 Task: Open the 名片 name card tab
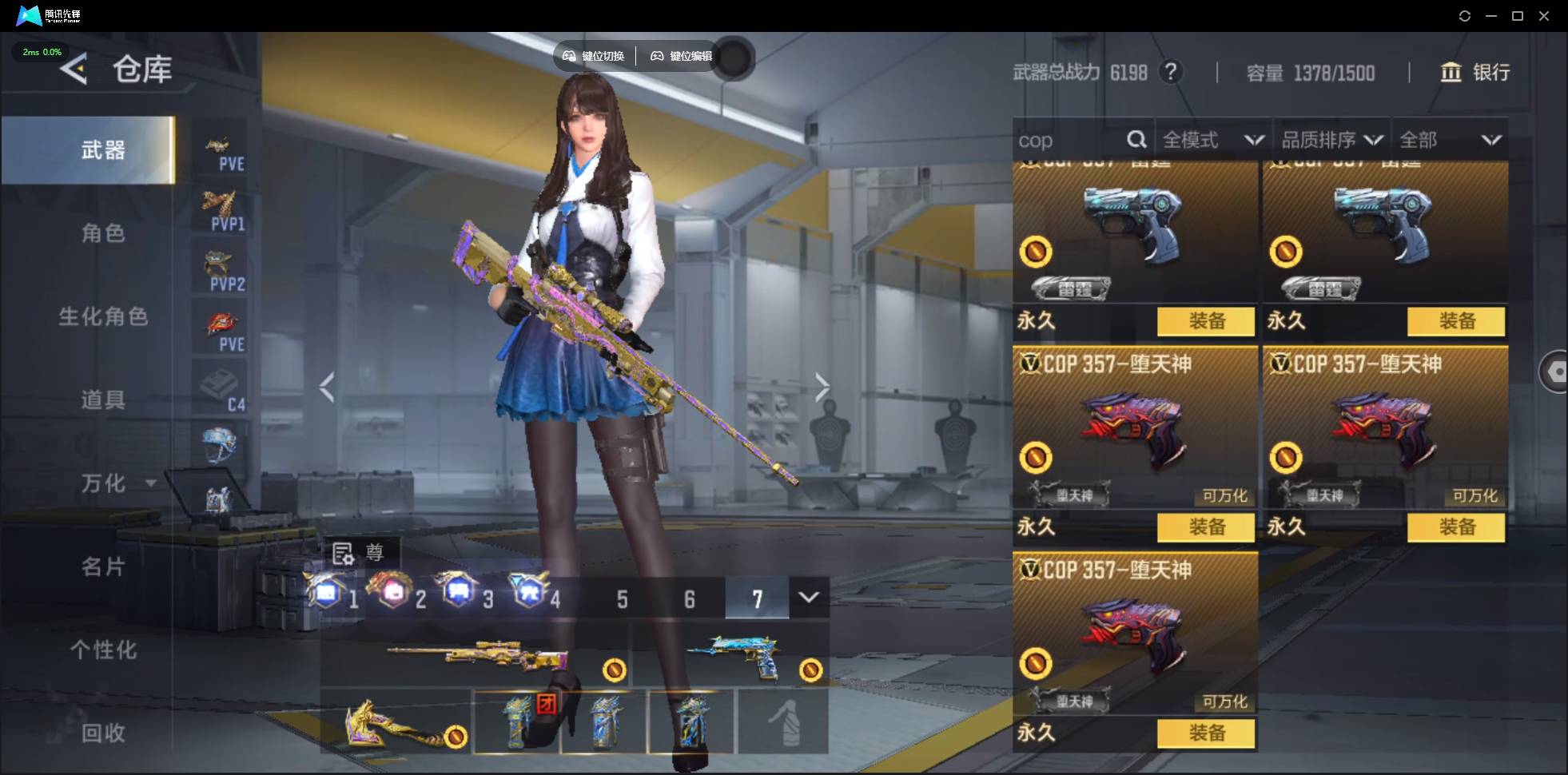(103, 566)
